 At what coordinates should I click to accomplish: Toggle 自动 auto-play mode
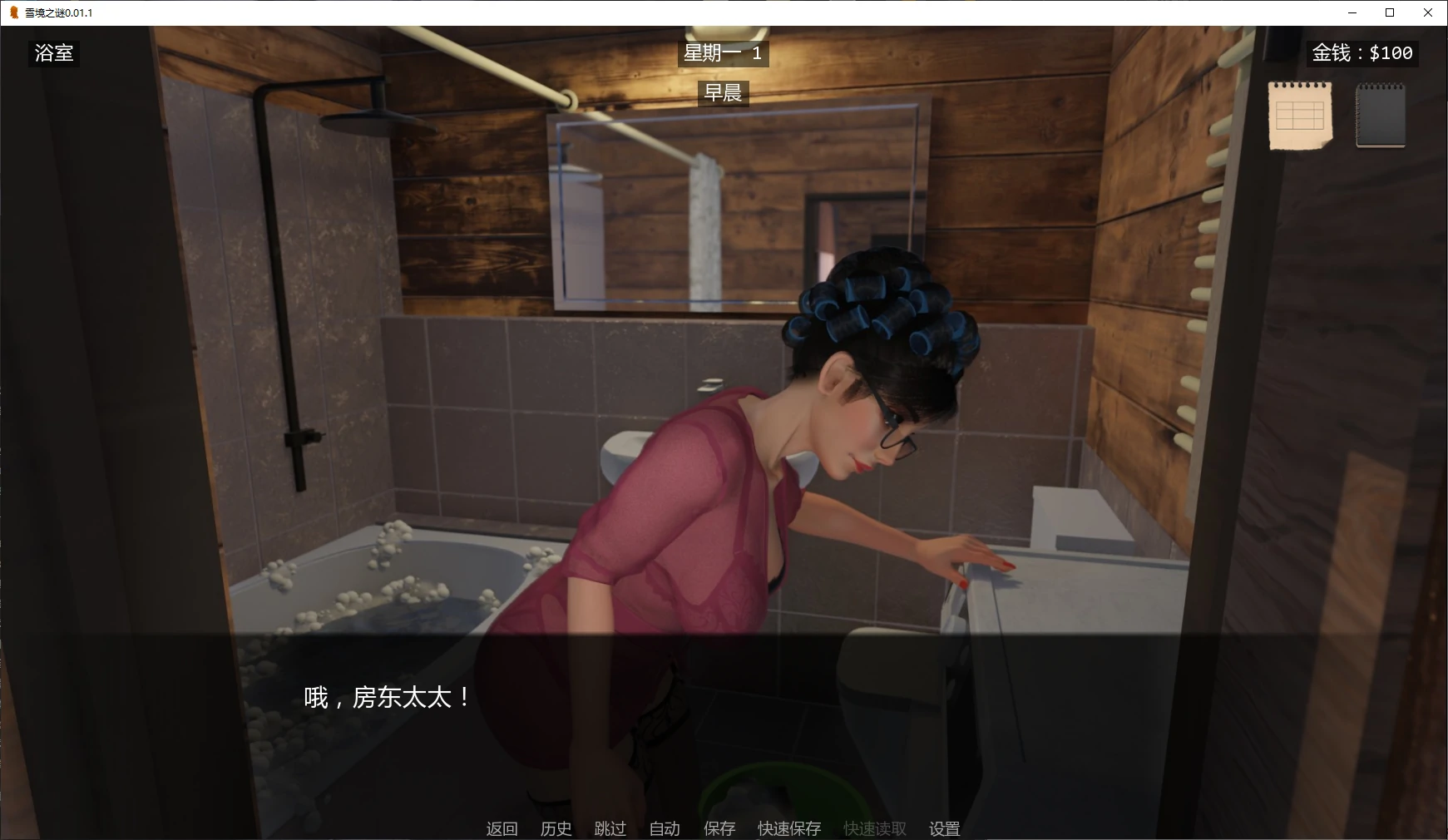point(663,828)
